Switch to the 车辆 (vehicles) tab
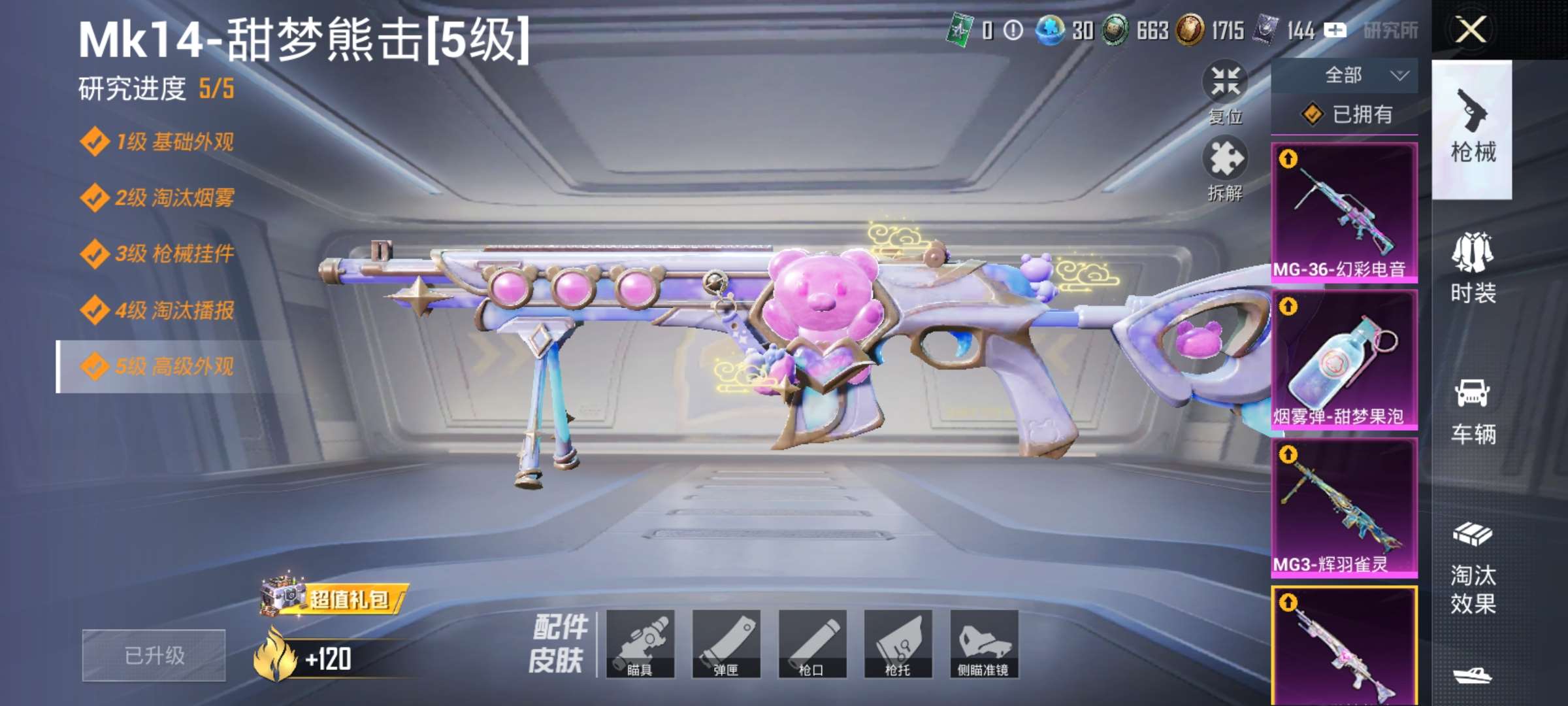The image size is (1568, 706). click(x=1473, y=411)
